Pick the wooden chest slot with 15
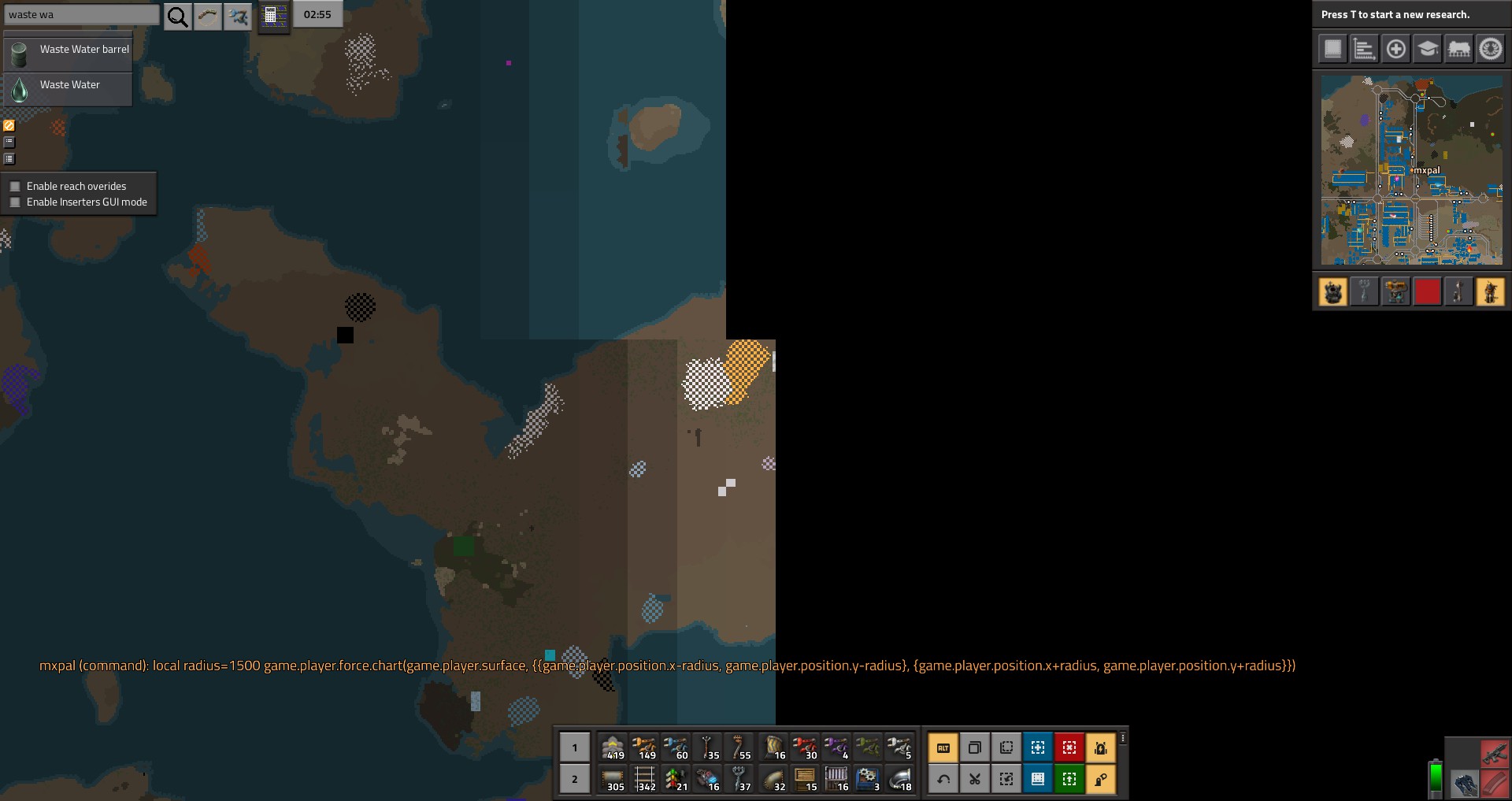This screenshot has height=801, width=1512. [804, 779]
